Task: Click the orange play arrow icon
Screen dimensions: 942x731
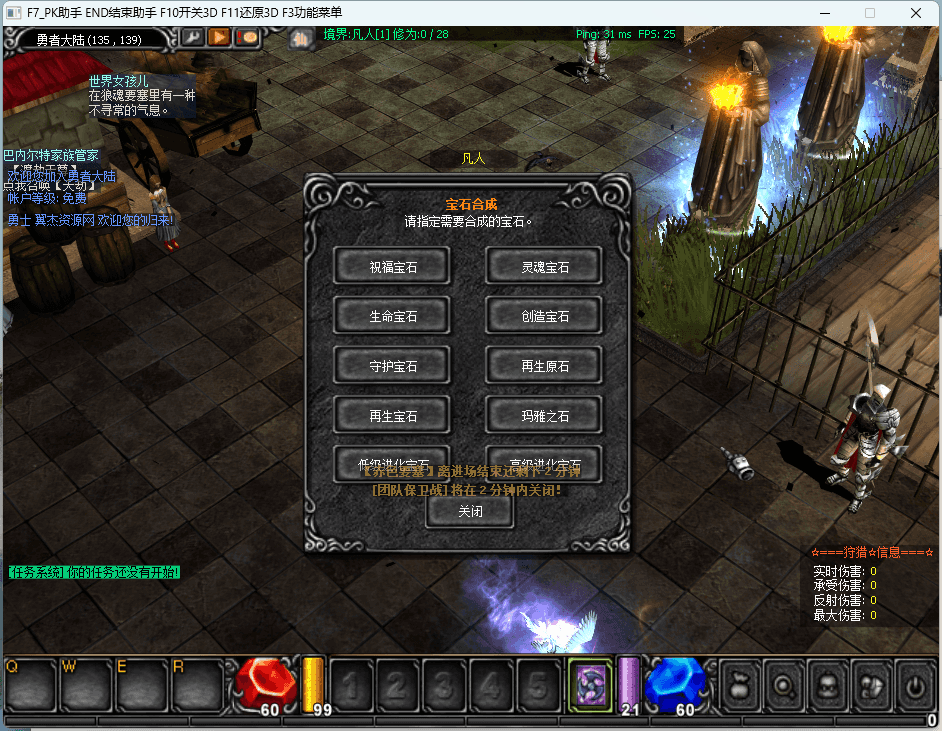Action: [x=218, y=37]
